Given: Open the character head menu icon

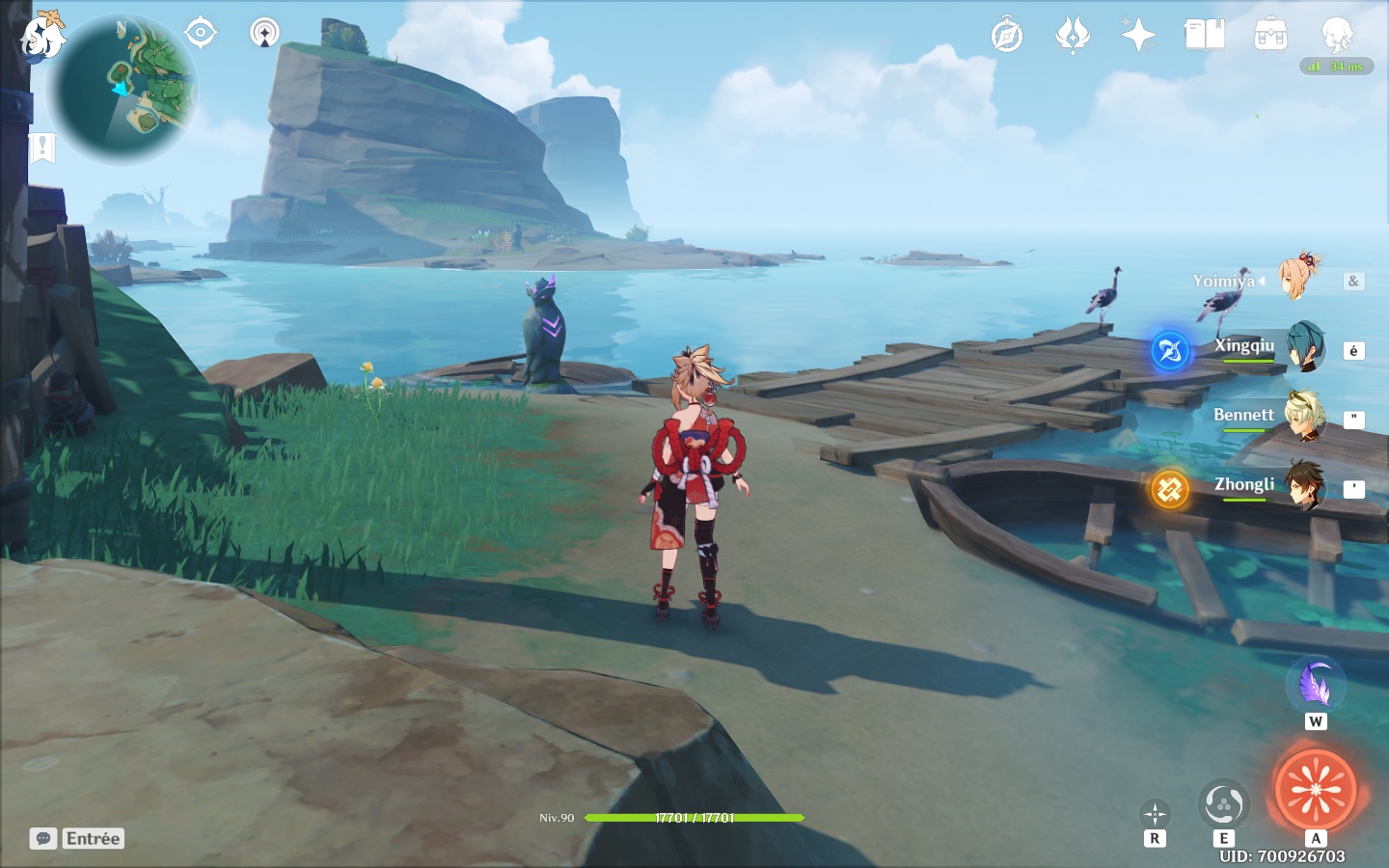Looking at the screenshot, I should tap(1337, 36).
